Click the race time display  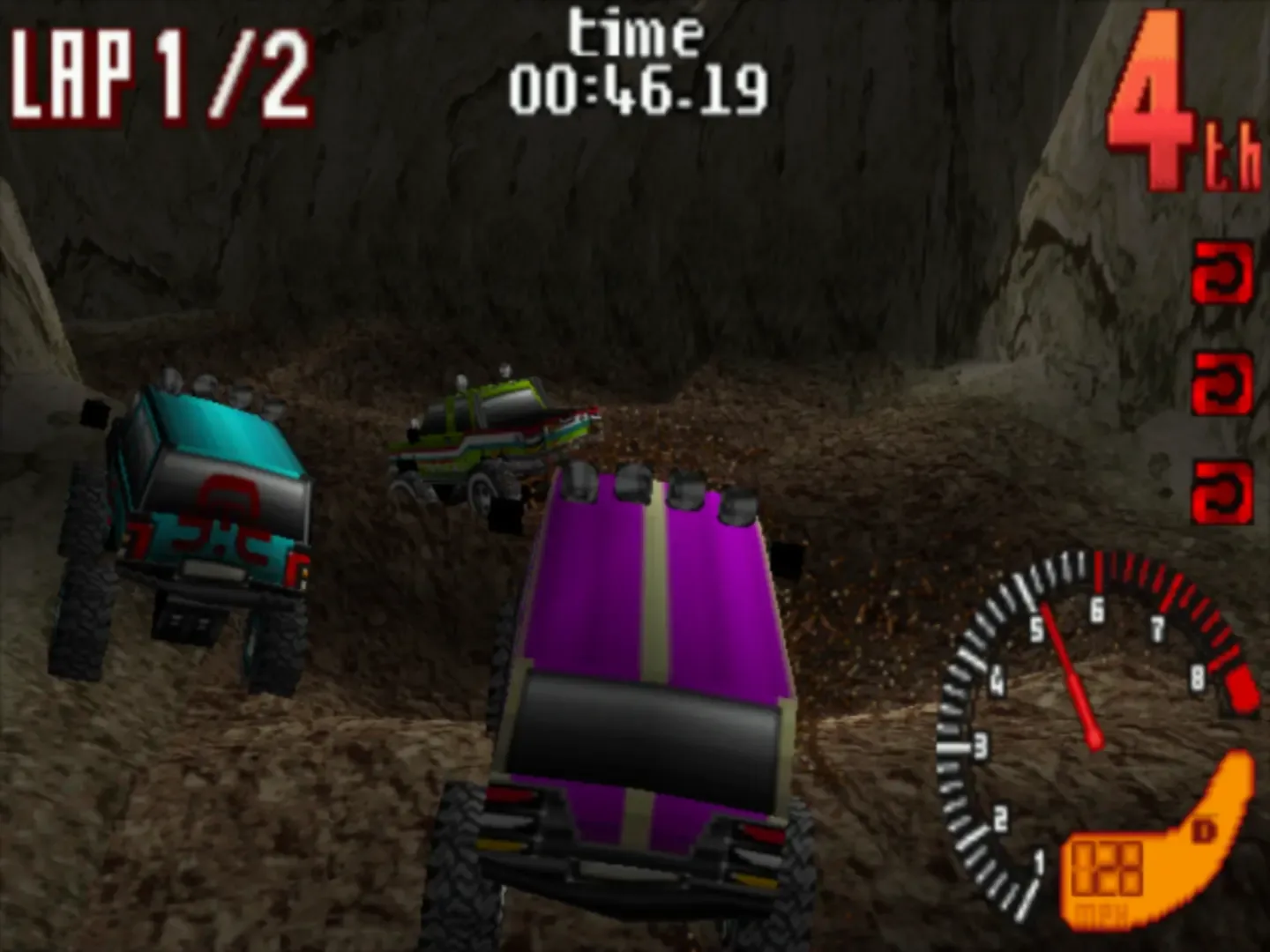click(x=639, y=86)
